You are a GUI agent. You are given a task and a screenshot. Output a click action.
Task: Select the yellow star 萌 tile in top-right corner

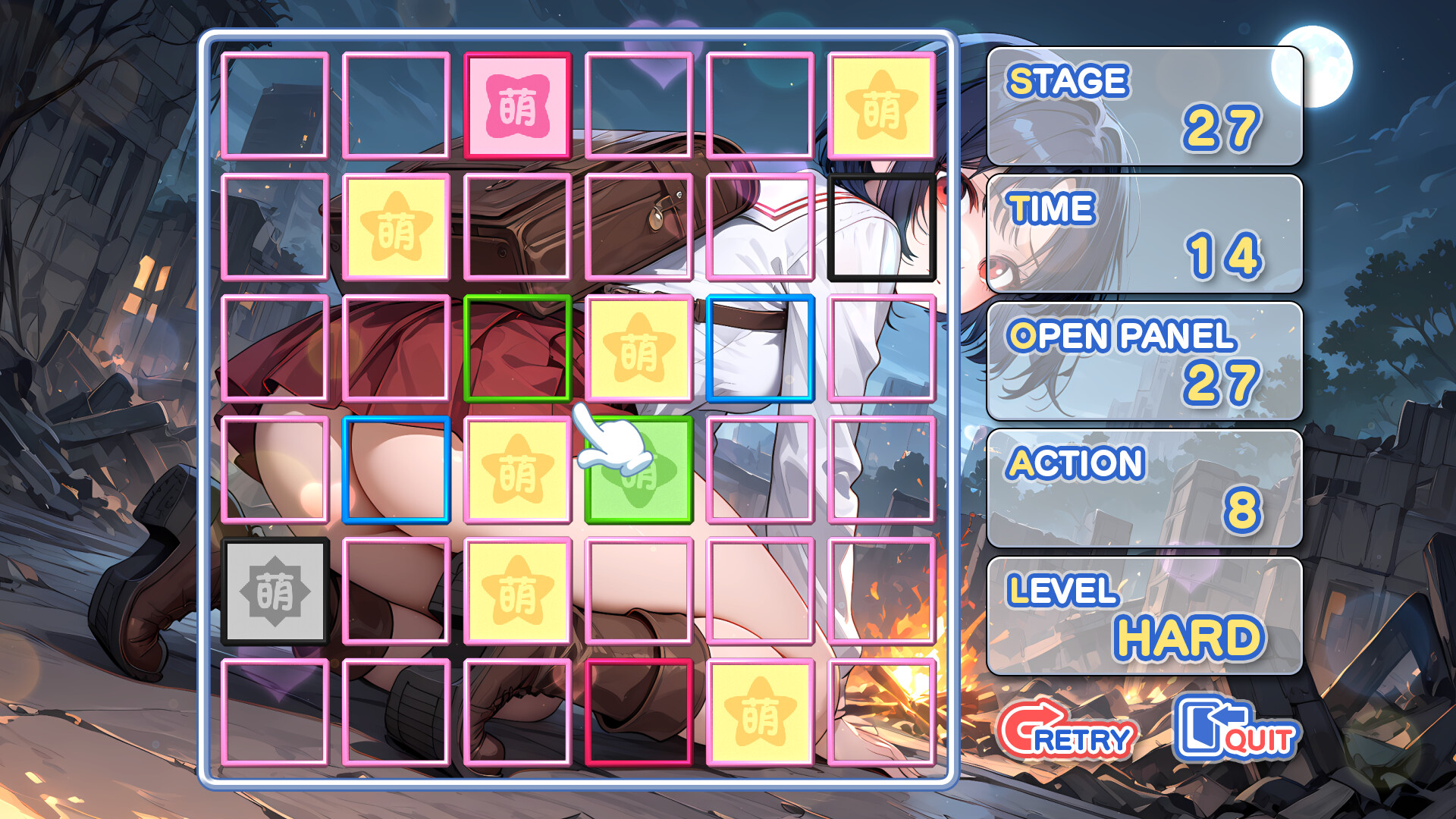coord(883,105)
